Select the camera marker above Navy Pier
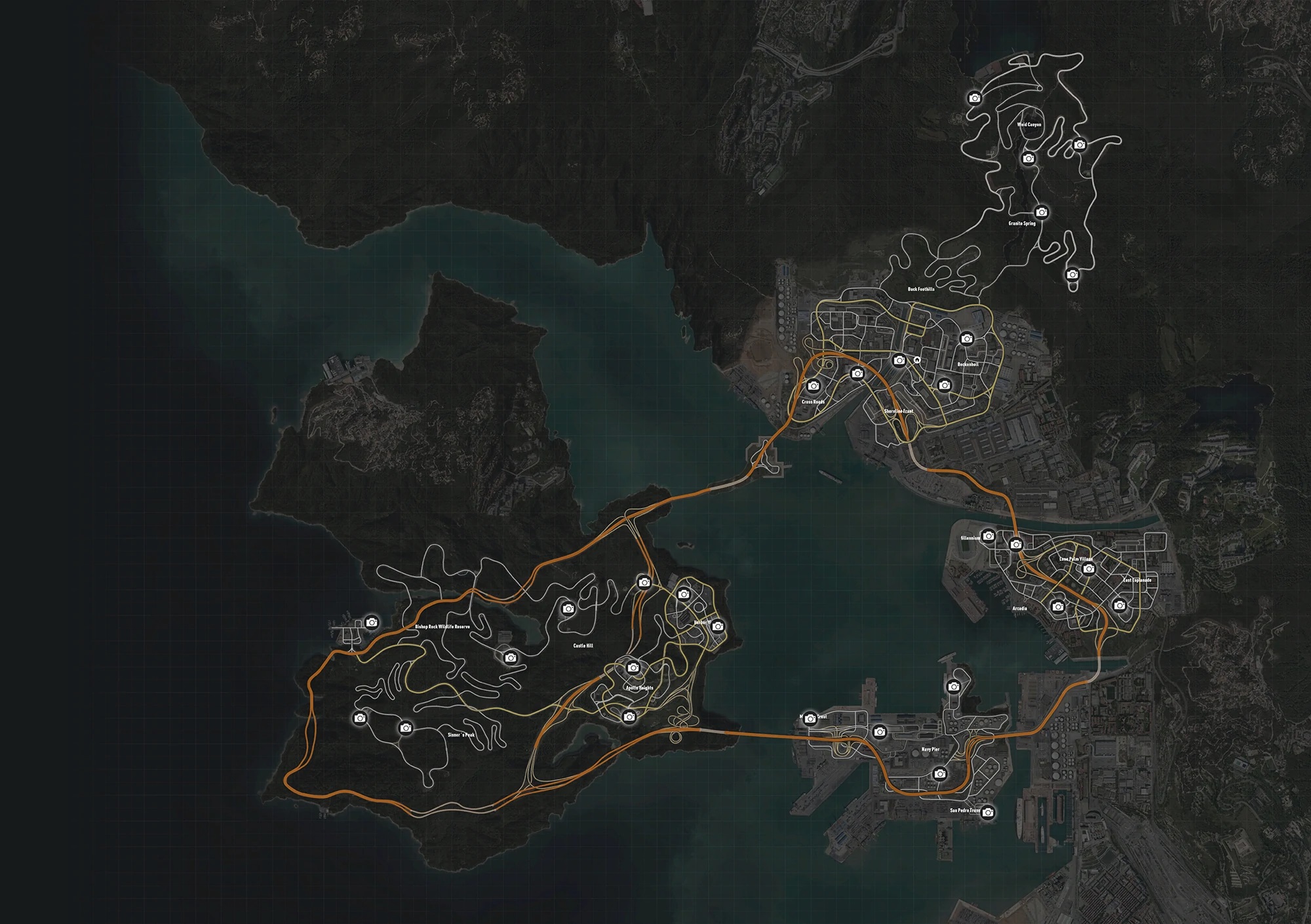The height and width of the screenshot is (924, 1311). click(953, 687)
